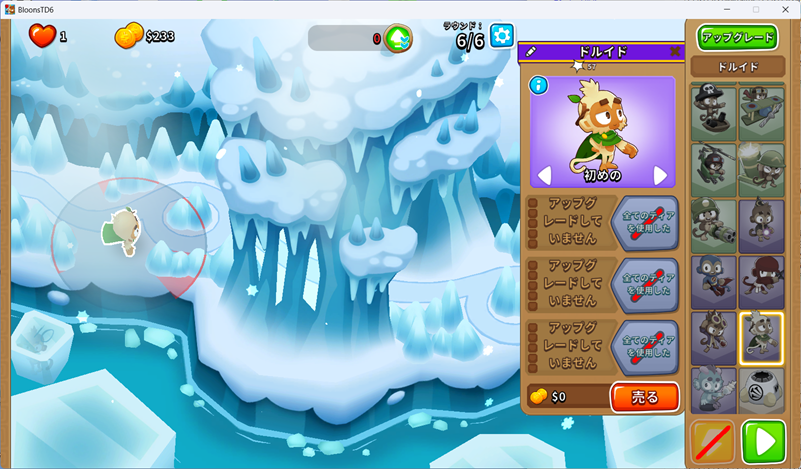801x469 pixels.
Task: Show Druid info with the blue i icon
Action: (539, 85)
